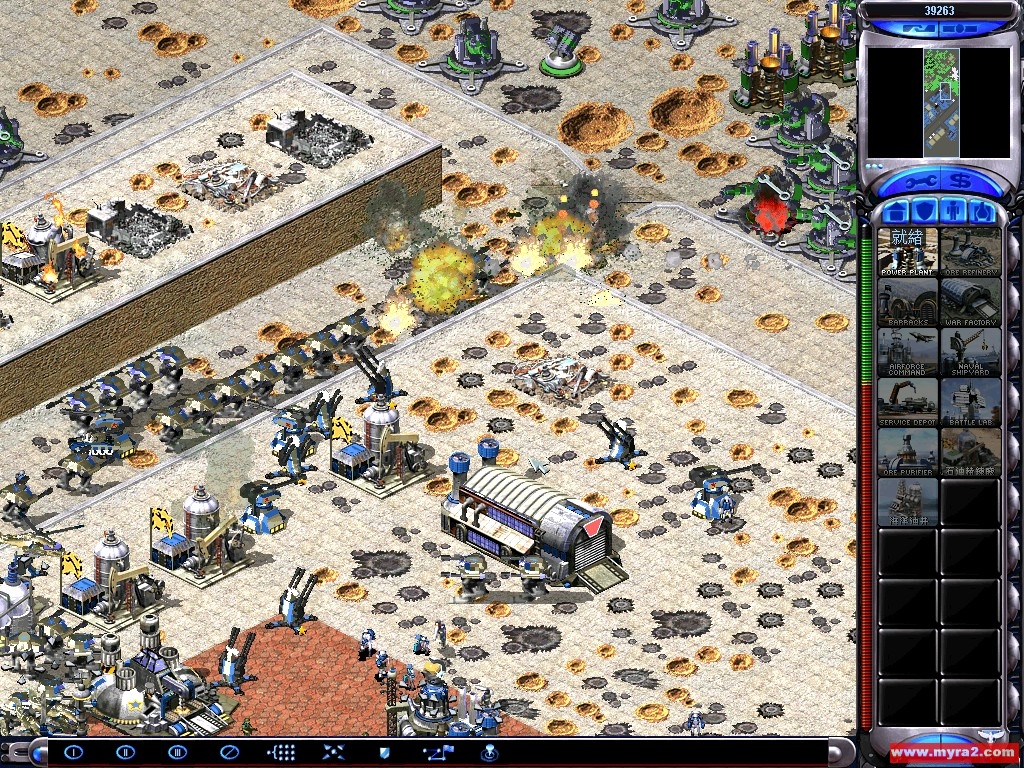Open the vehicles build tab
Screen dimensions: 1024x768
pyautogui.click(x=981, y=212)
